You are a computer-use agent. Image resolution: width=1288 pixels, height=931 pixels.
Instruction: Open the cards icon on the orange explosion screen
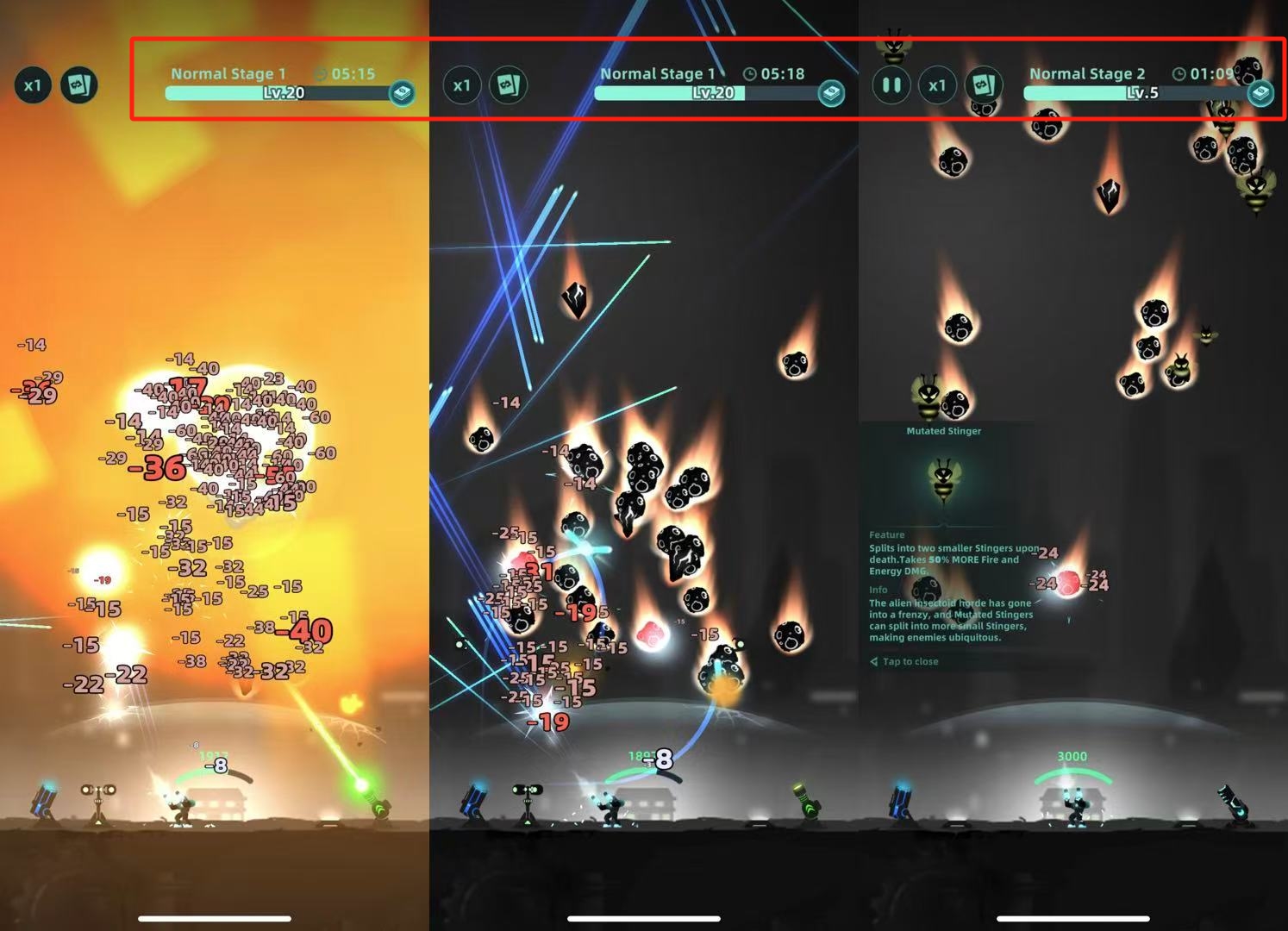click(79, 85)
